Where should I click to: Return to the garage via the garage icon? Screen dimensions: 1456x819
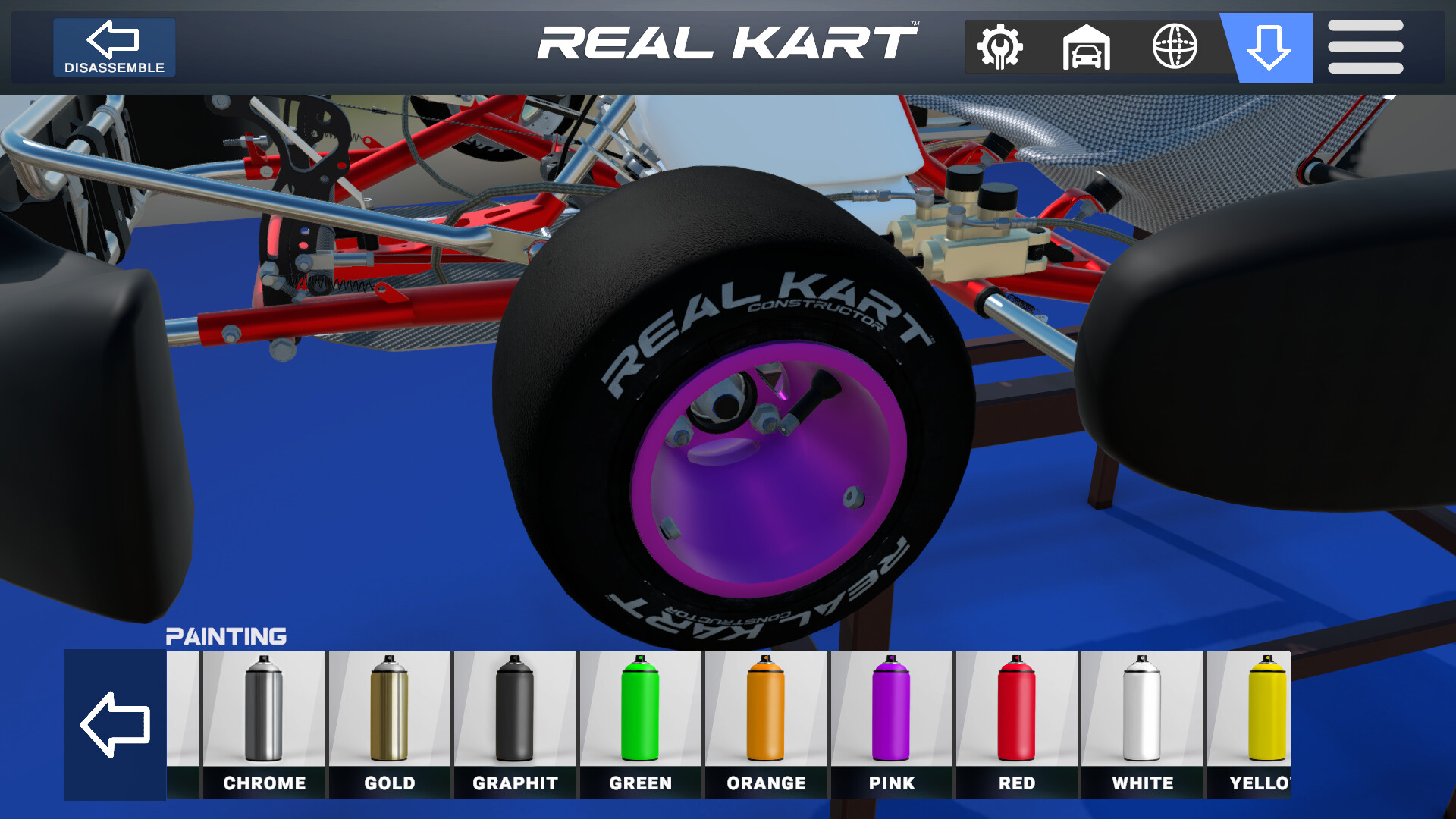click(1087, 47)
